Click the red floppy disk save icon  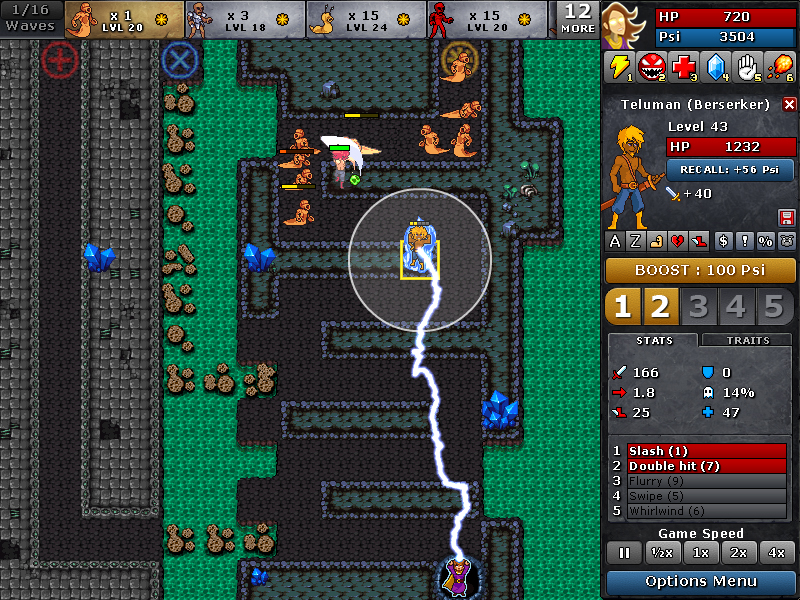click(x=786, y=217)
